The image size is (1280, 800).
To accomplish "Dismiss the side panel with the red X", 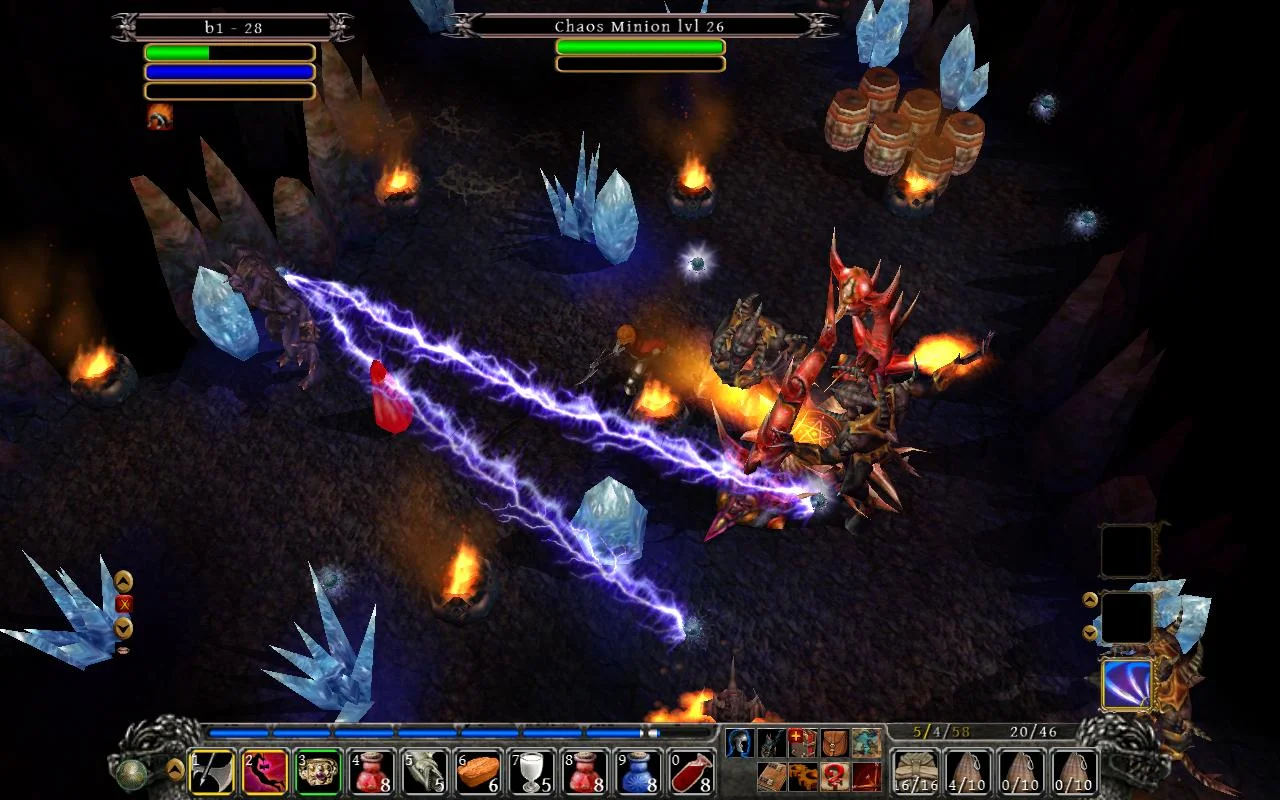I will point(124,603).
